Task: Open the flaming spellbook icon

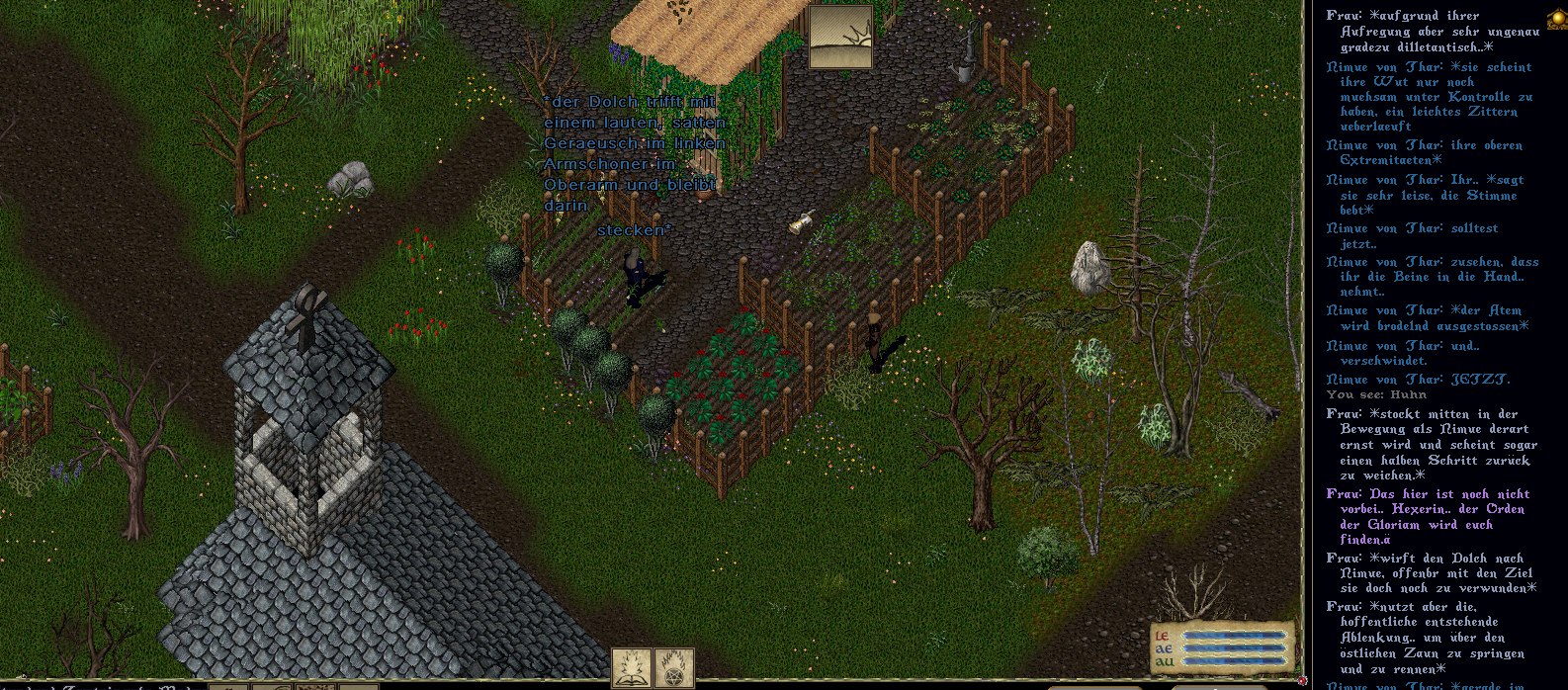Action: pyautogui.click(x=631, y=668)
